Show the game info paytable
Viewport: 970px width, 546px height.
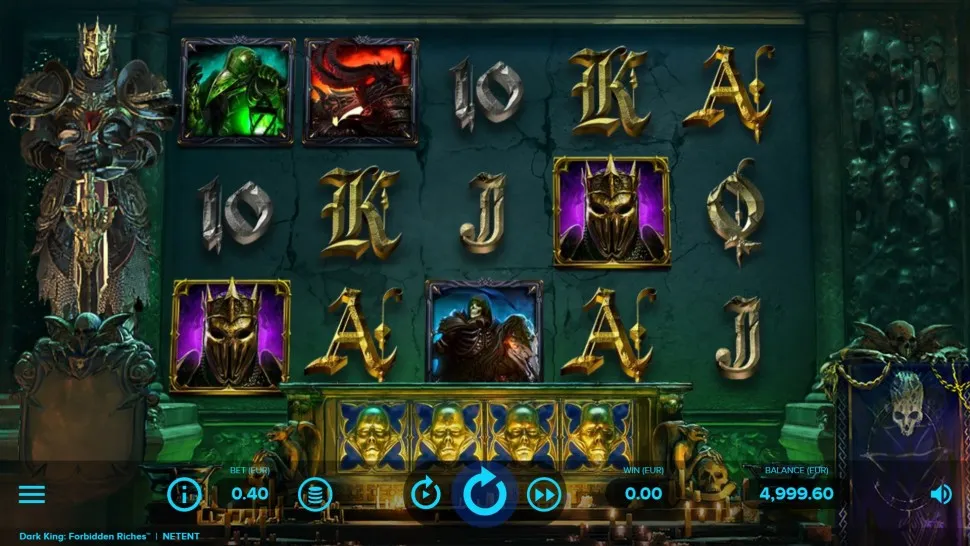[184, 493]
